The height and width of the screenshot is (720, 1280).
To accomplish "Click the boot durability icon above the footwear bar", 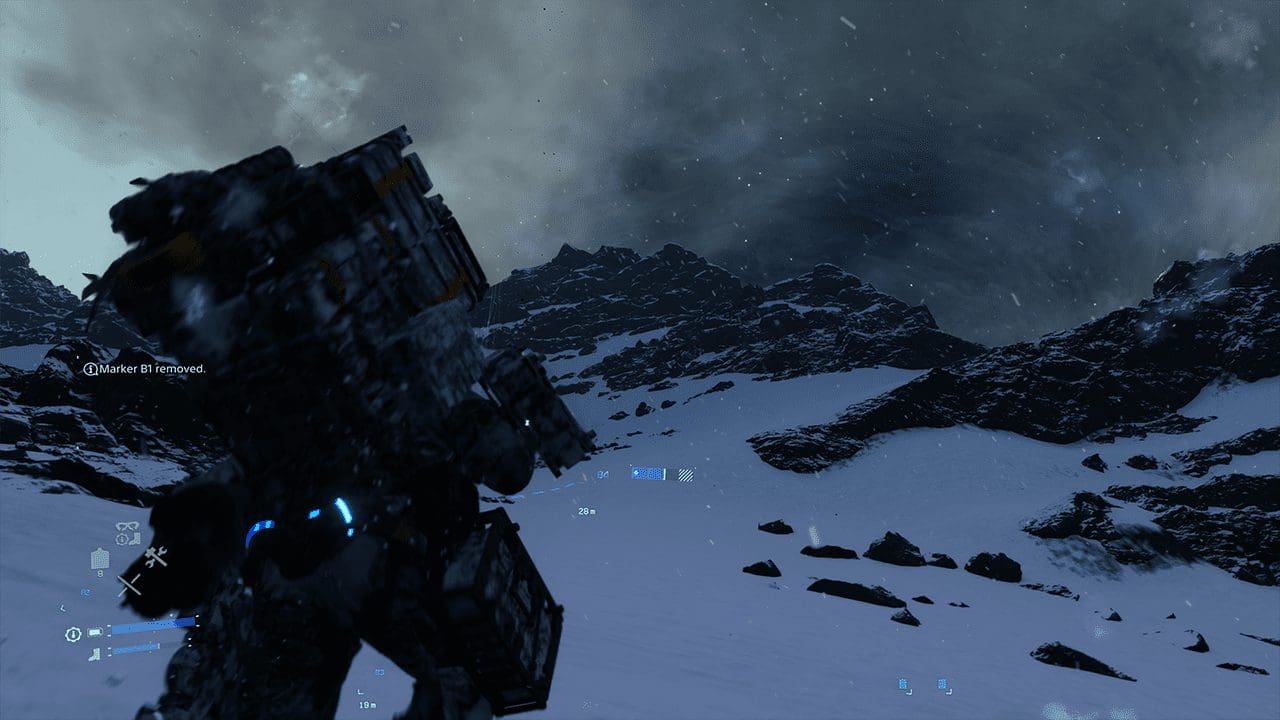I will (94, 656).
